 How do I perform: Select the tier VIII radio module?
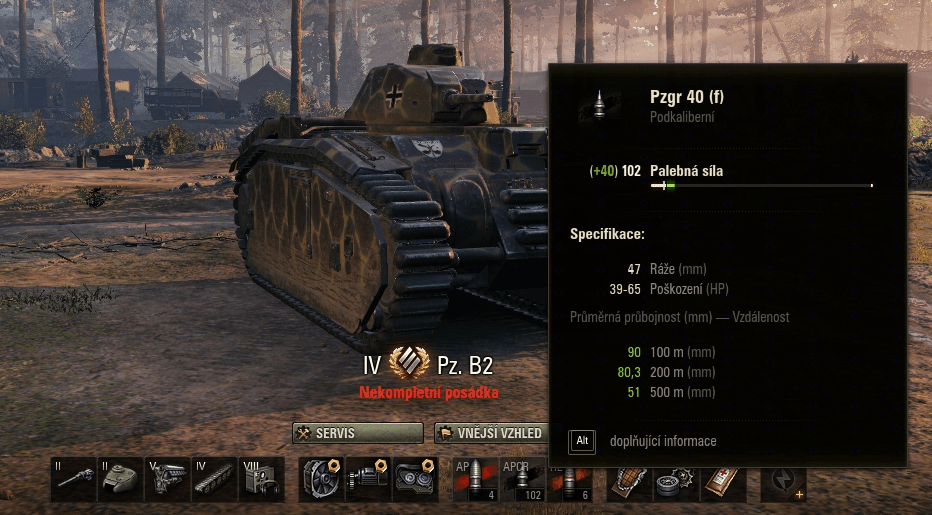click(261, 479)
